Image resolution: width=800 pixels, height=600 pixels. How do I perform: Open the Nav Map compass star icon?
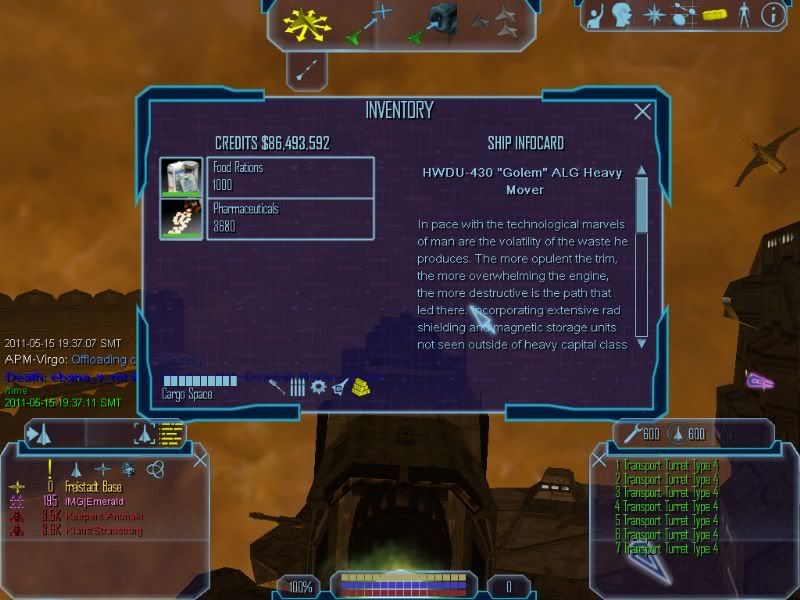[x=654, y=15]
